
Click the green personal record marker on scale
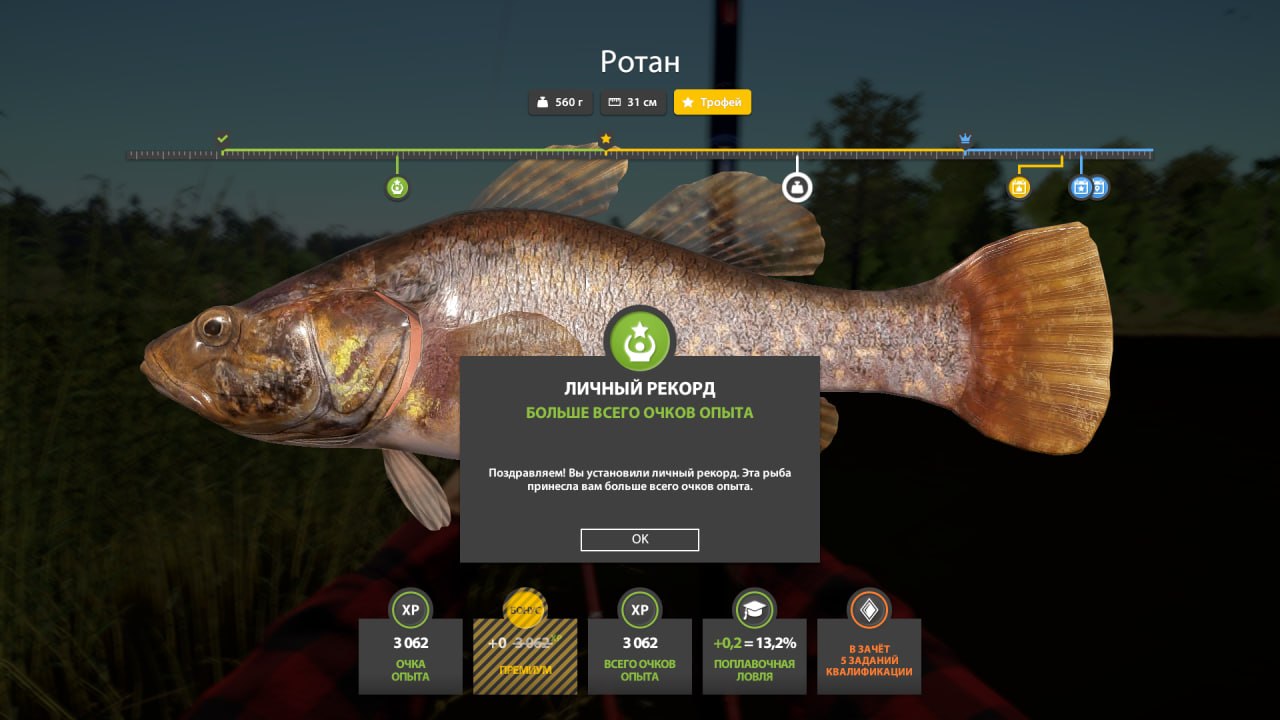click(397, 187)
